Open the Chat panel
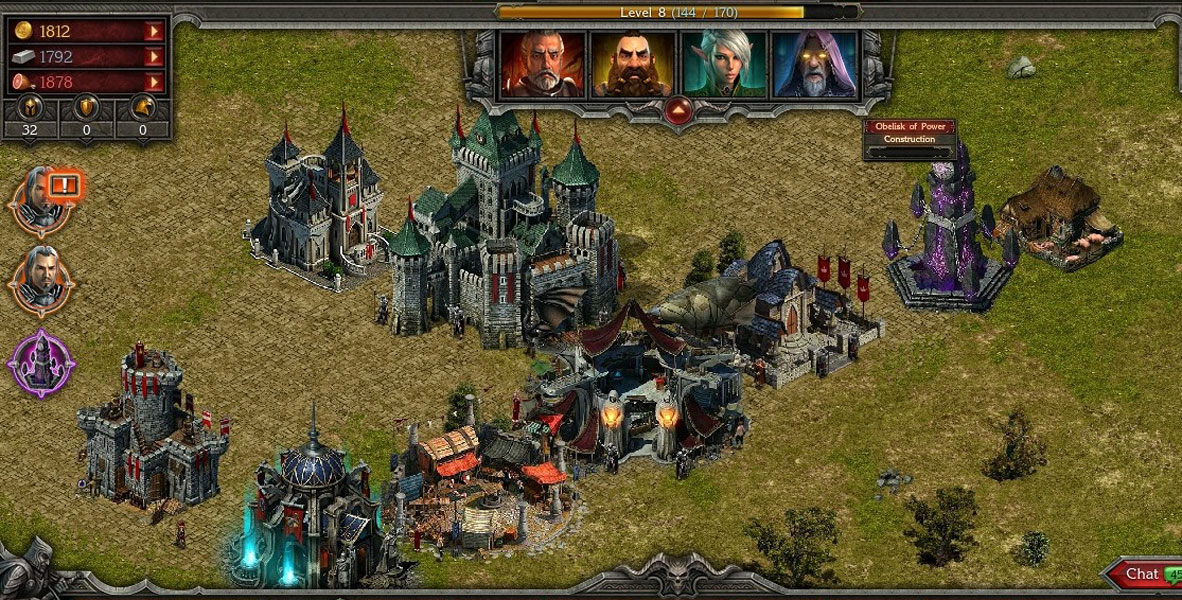This screenshot has width=1182, height=600. click(1141, 574)
